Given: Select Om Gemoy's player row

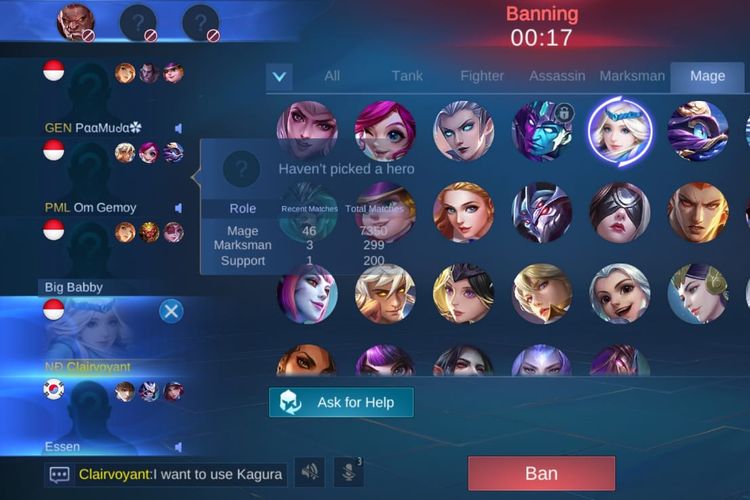Looking at the screenshot, I should click(100, 207).
